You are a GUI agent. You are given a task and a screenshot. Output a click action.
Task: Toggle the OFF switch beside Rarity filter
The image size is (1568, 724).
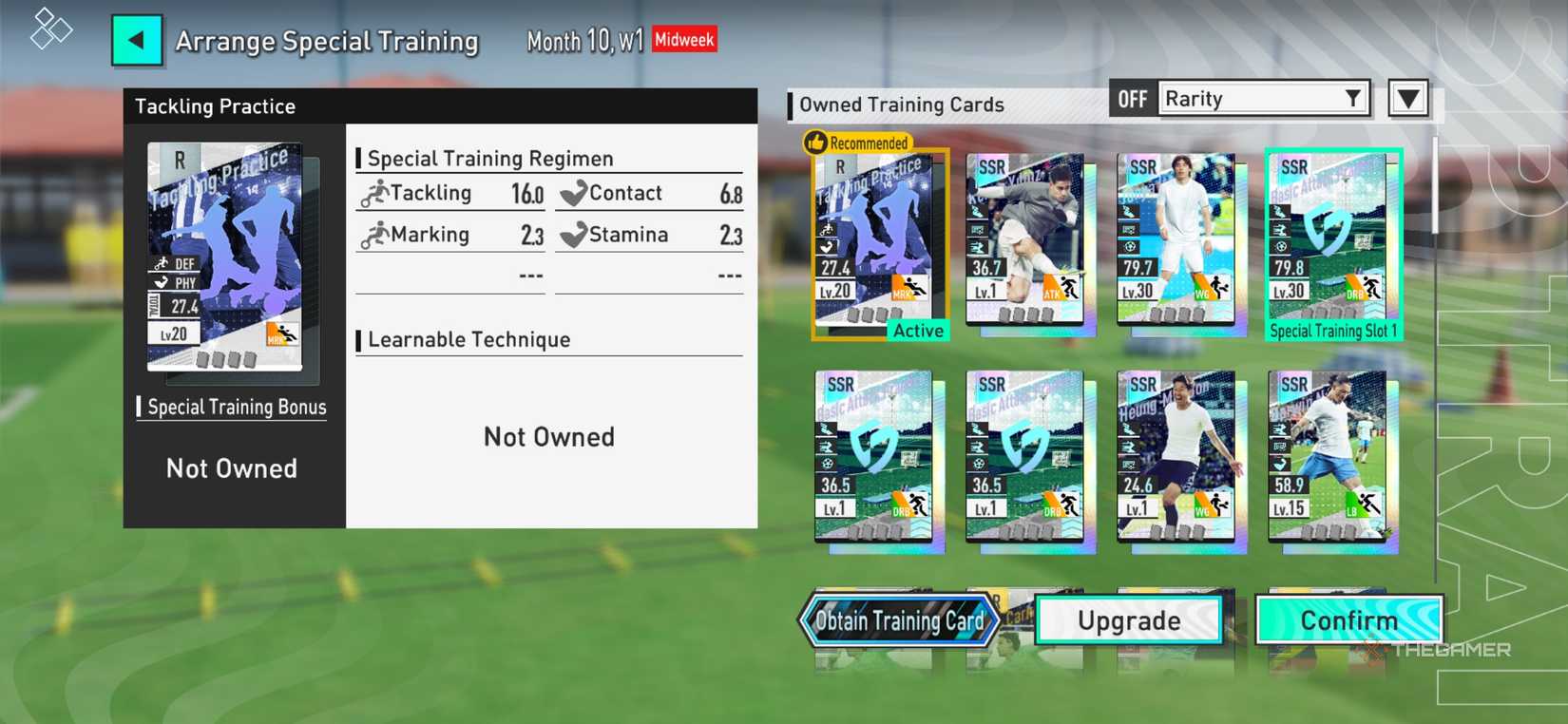point(1132,98)
